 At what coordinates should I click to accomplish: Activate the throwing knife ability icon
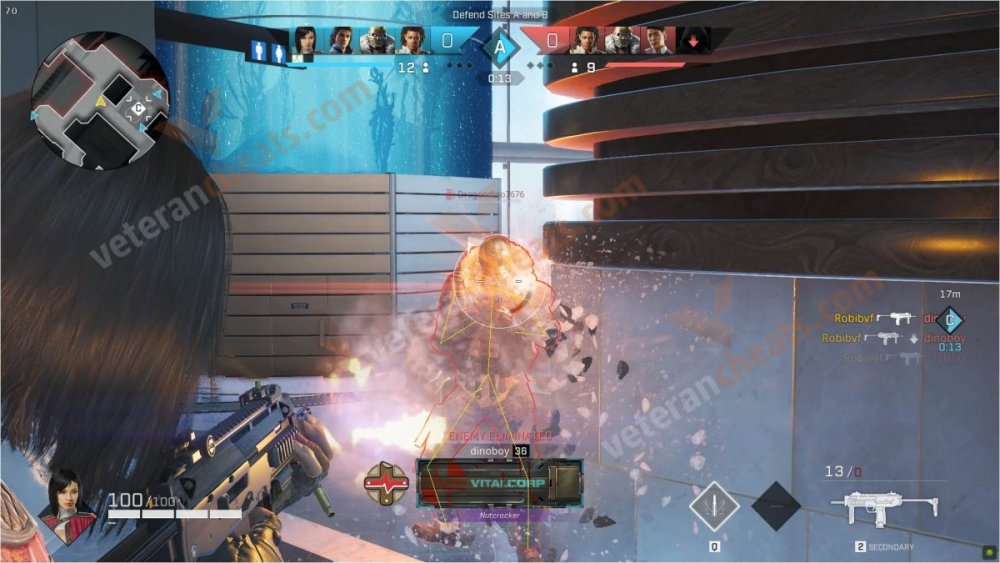(714, 506)
